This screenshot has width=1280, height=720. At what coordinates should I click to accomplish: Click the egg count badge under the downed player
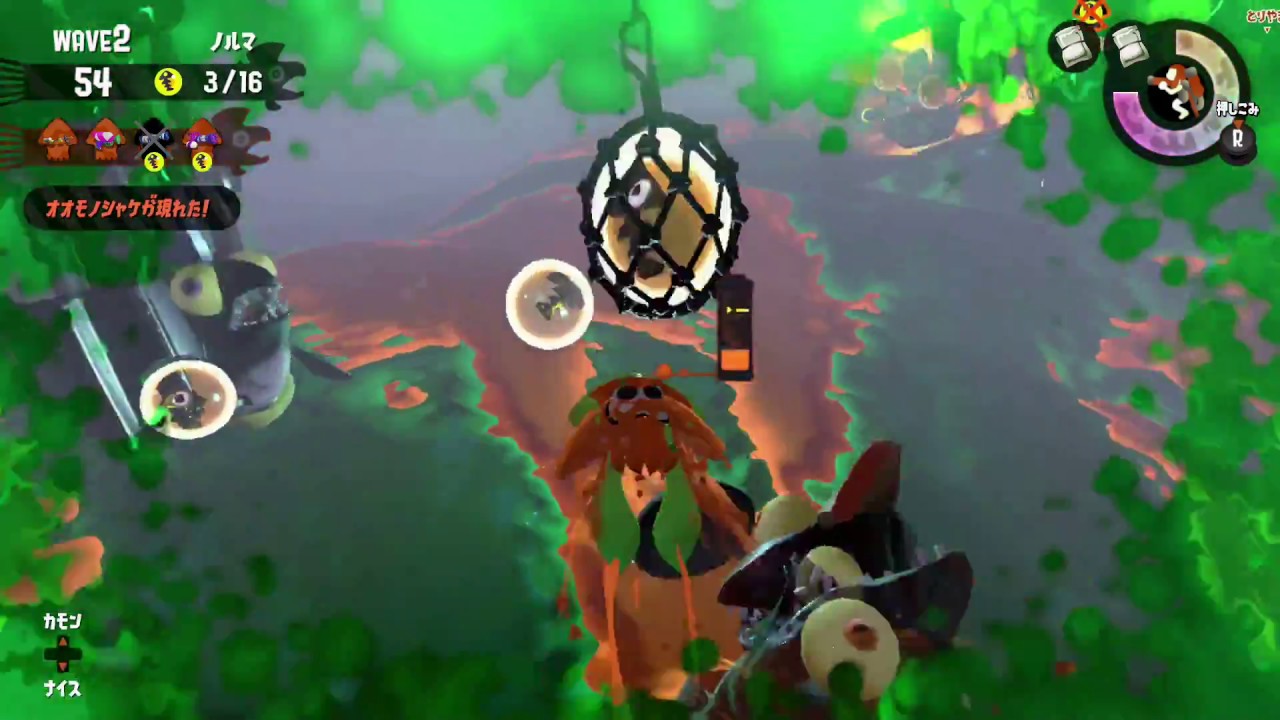coord(155,160)
